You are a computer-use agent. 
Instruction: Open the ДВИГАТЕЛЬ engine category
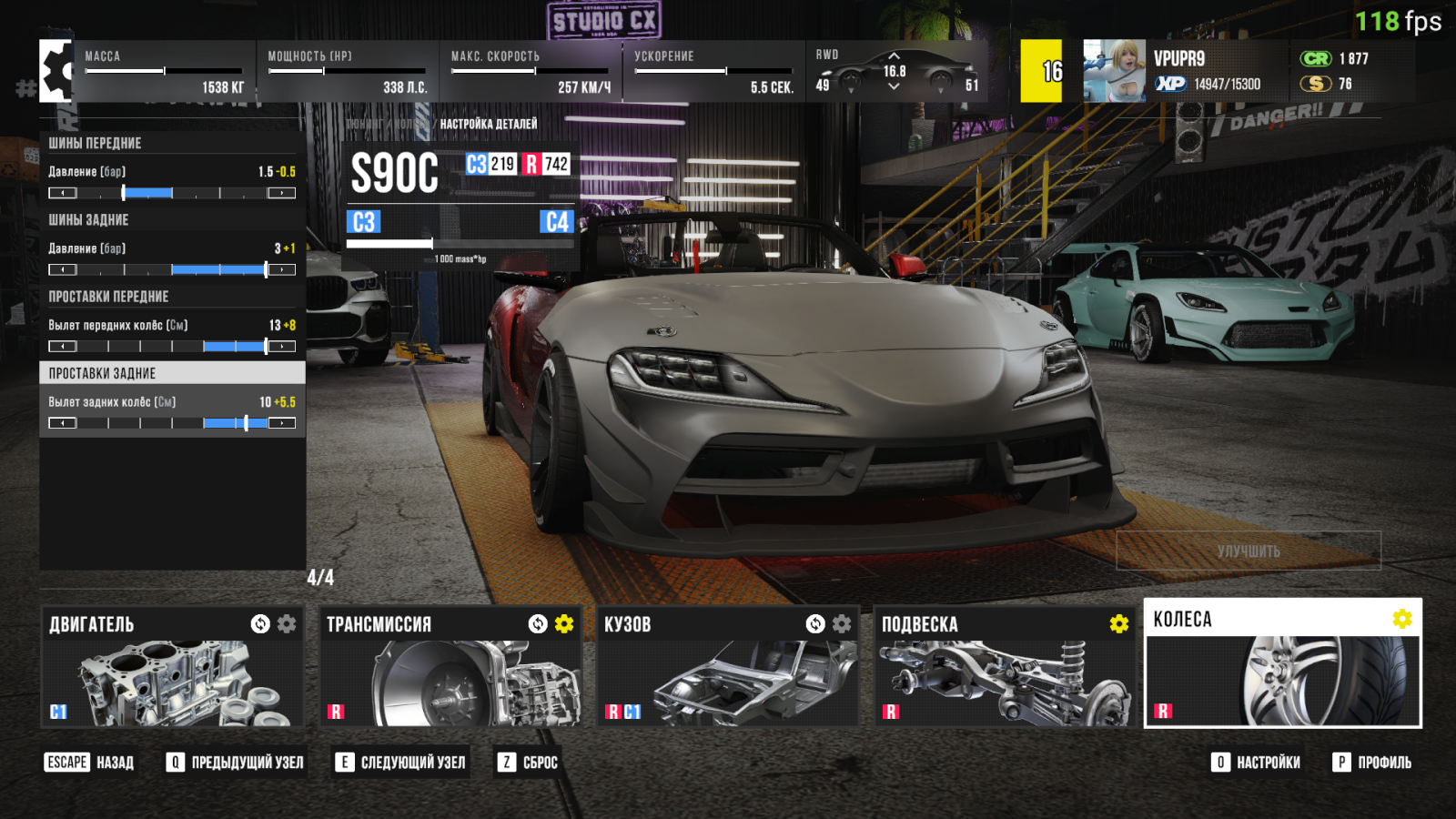pyautogui.click(x=173, y=667)
